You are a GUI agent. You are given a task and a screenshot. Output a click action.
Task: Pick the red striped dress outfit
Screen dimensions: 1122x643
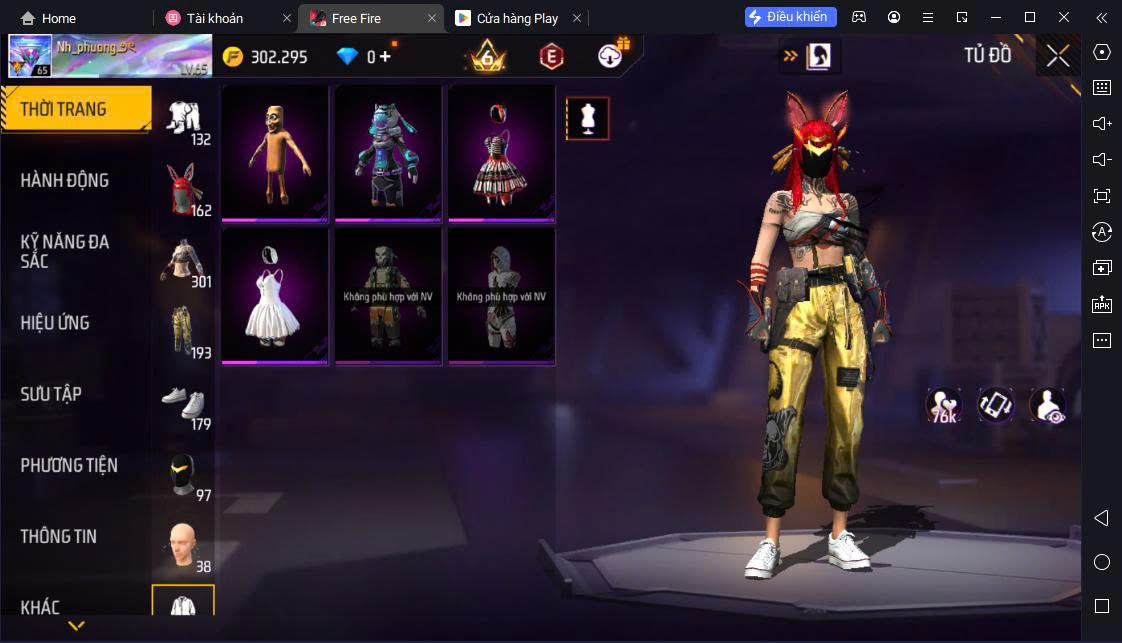pos(501,152)
